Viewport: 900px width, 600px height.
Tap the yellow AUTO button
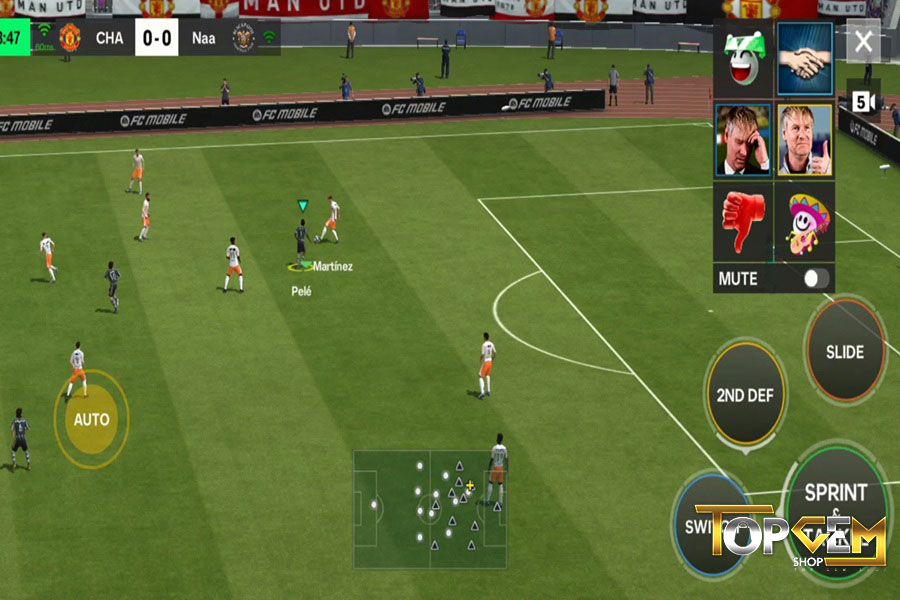point(91,419)
